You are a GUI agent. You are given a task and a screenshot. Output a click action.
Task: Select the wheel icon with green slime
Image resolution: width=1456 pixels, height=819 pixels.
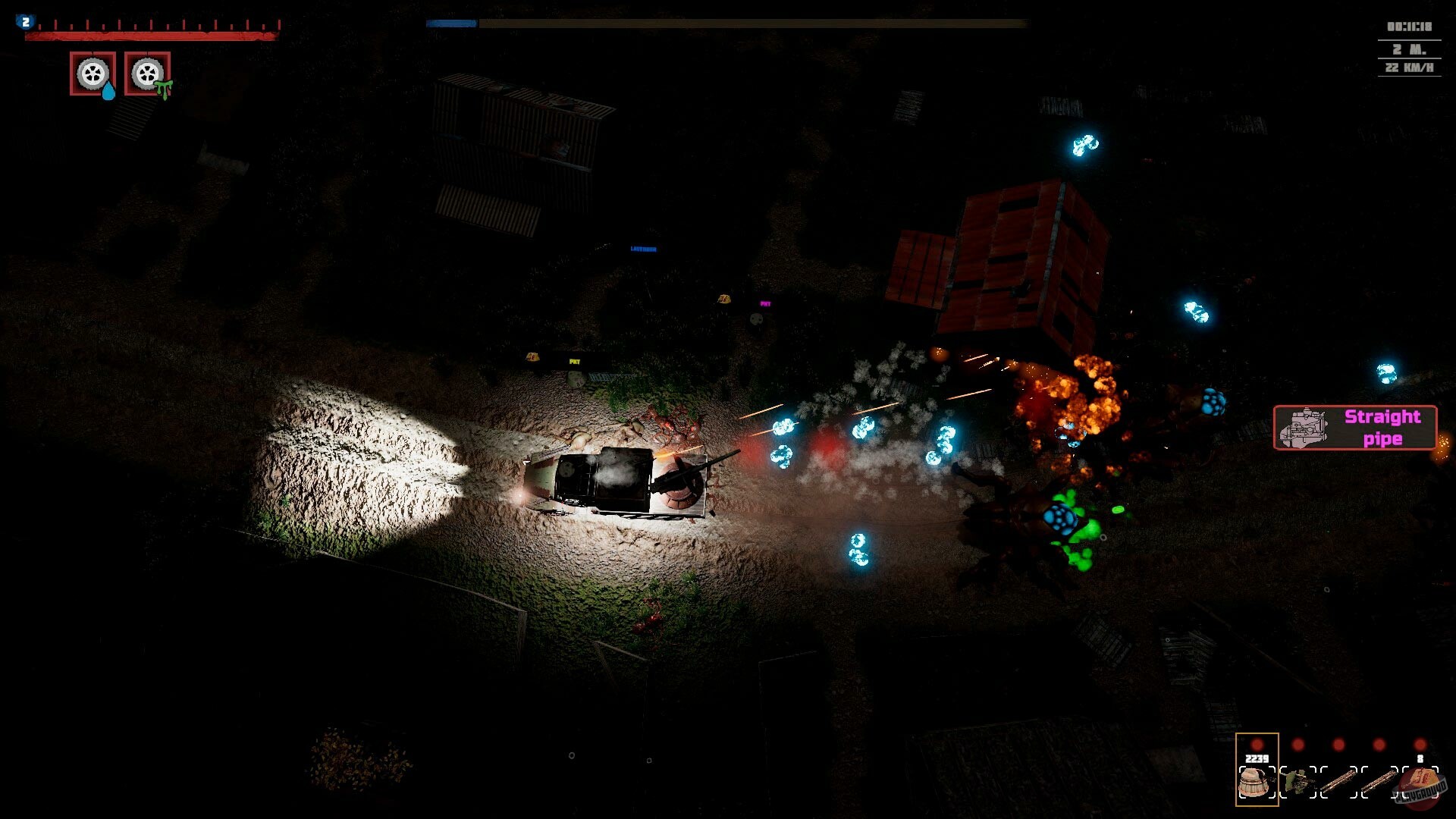tap(147, 74)
